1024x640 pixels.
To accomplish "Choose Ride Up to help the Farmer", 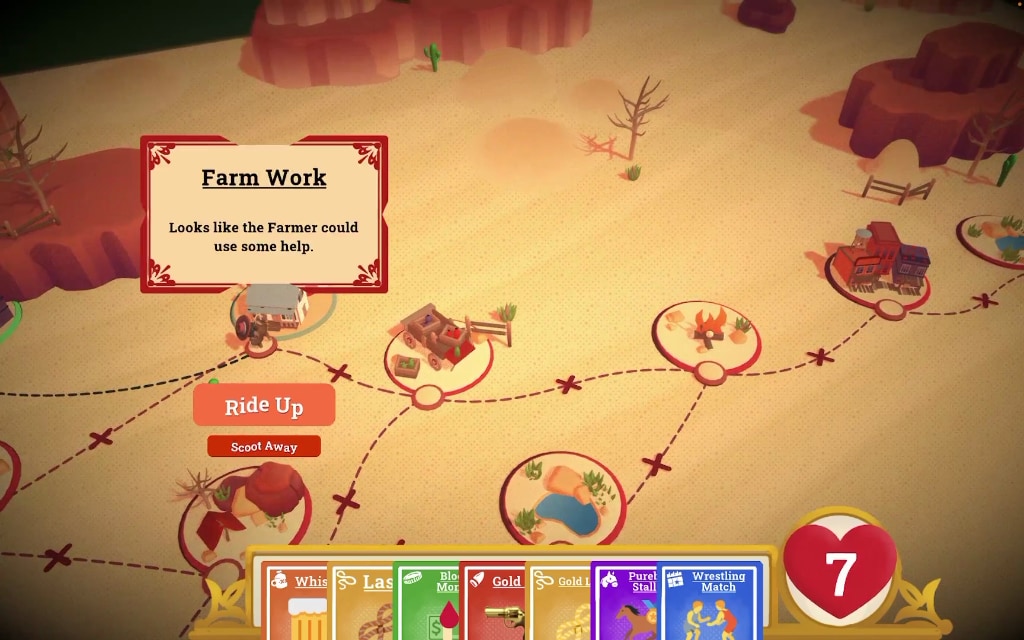I will 264,405.
